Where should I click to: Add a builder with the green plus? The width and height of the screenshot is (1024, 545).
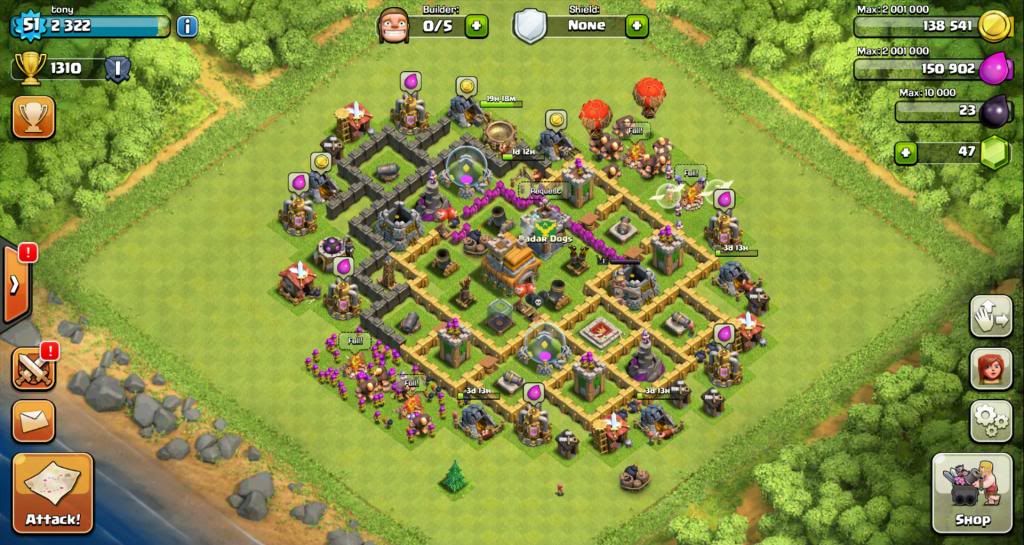[476, 26]
